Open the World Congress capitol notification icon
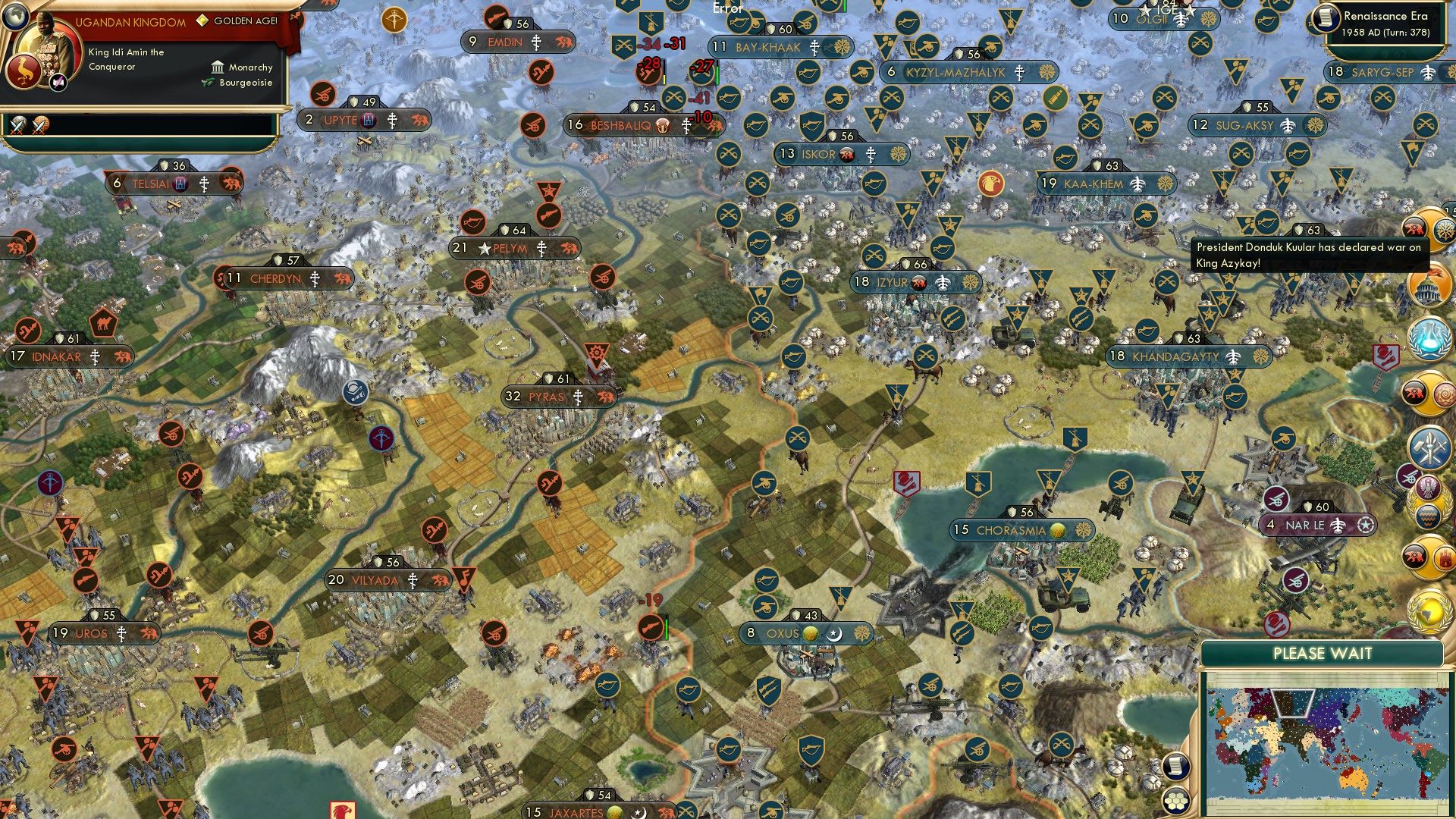This screenshot has width=1456, height=819. (x=1429, y=287)
